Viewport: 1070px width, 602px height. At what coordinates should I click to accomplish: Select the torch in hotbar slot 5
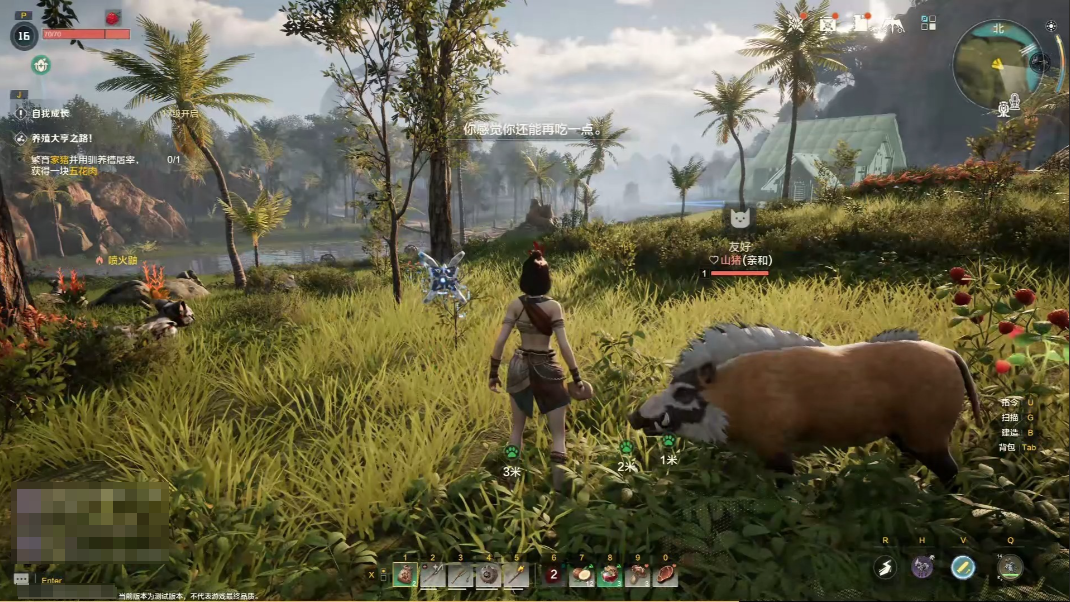(515, 574)
